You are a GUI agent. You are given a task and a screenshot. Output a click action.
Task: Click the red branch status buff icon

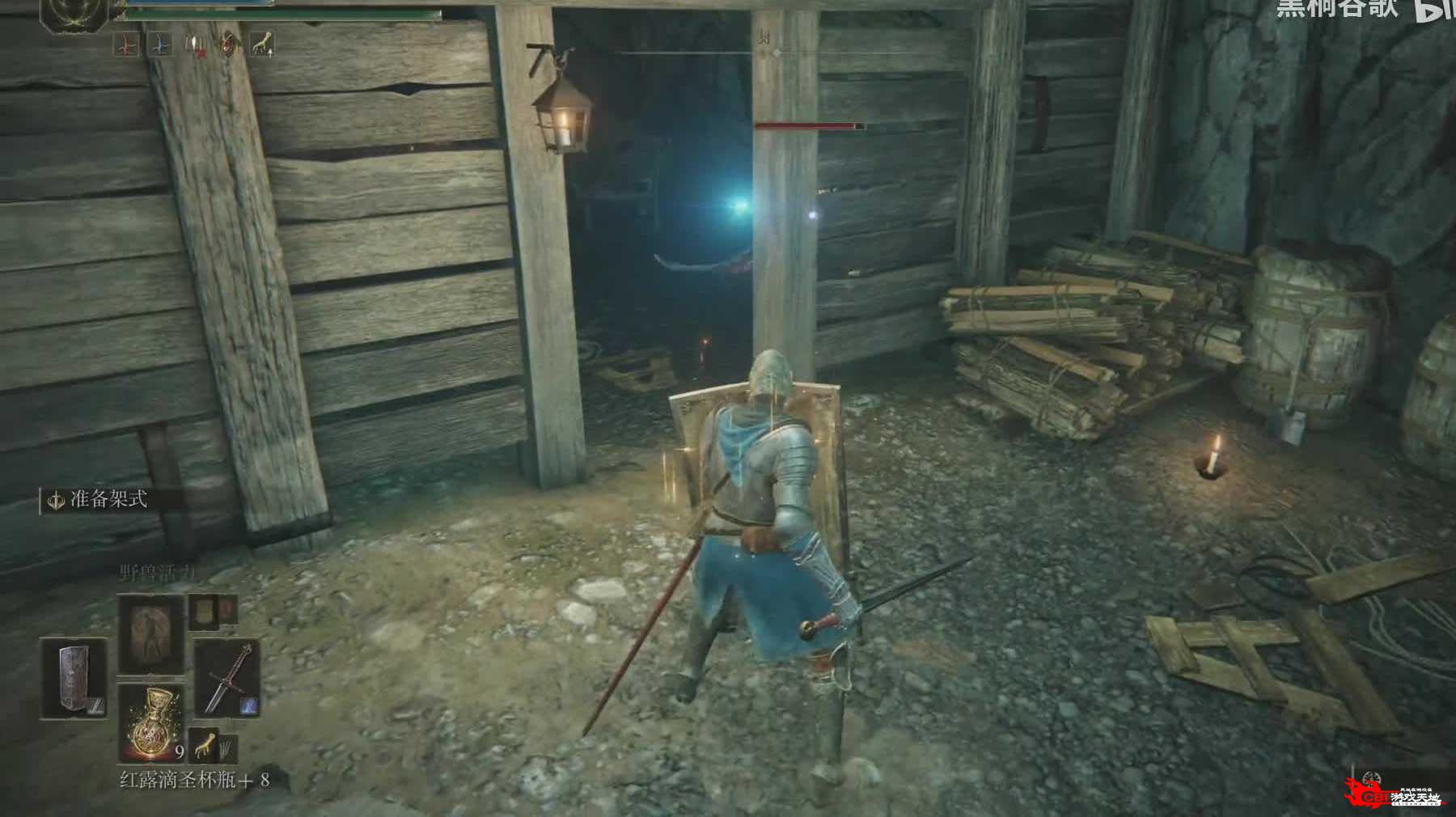point(125,45)
